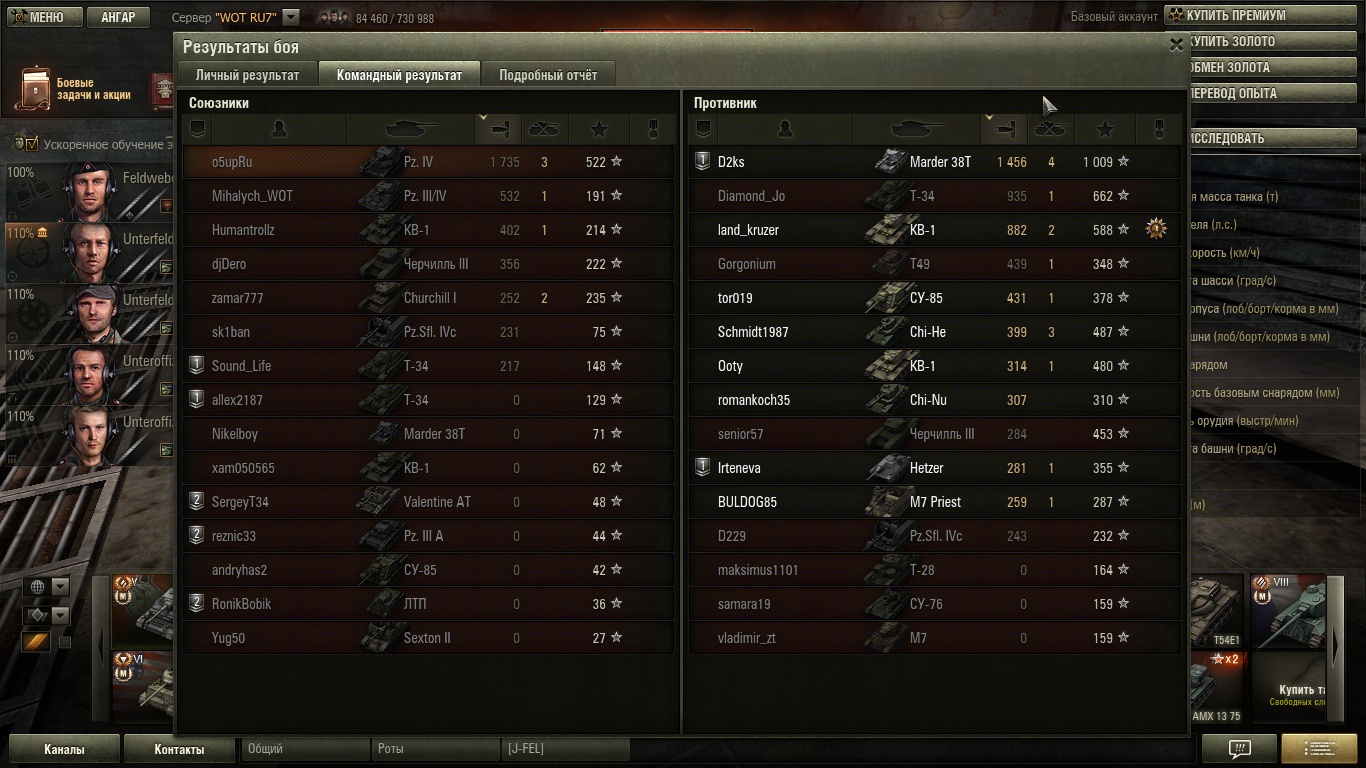
Task: Open the server selection dropdown
Action: [291, 17]
